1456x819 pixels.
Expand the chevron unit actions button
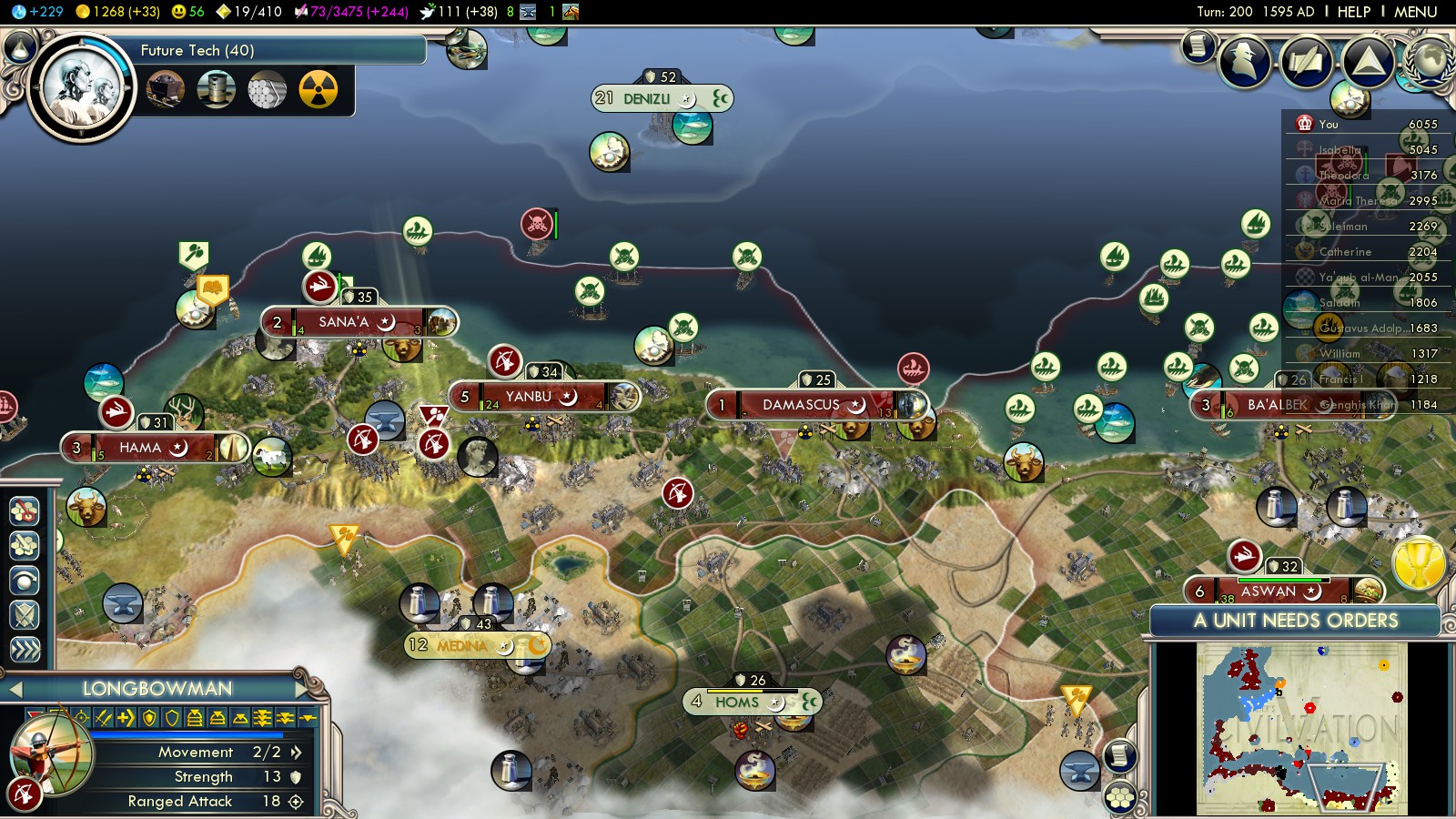25,649
